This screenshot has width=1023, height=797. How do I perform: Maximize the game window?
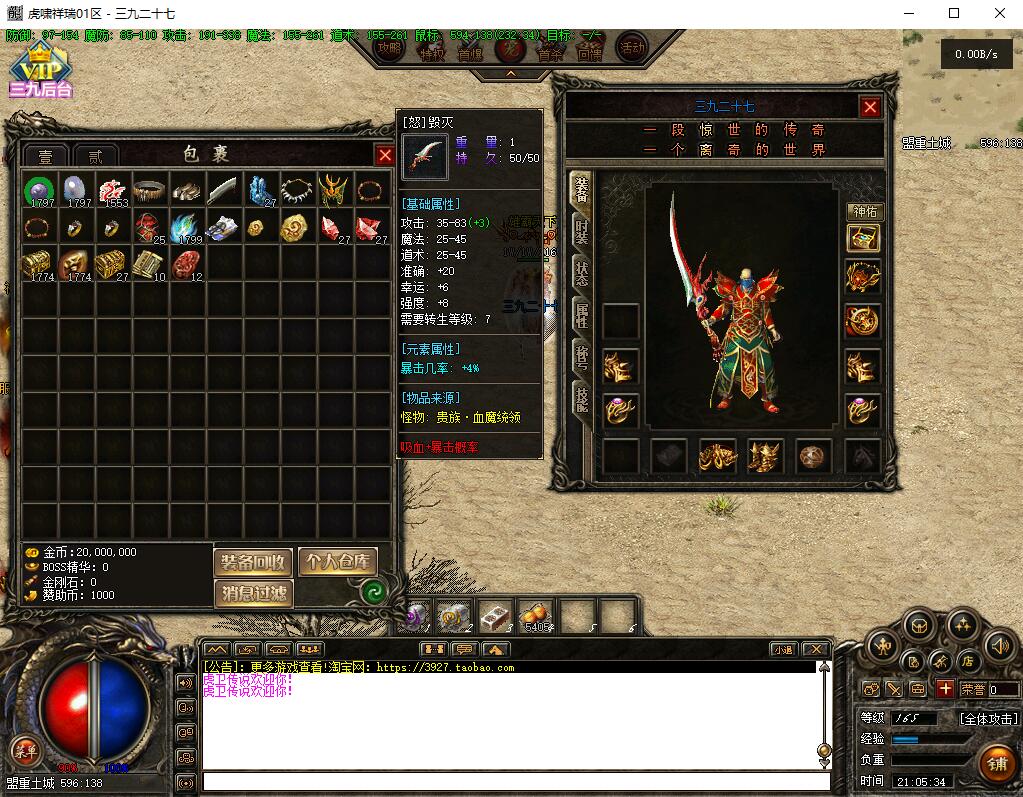pyautogui.click(x=954, y=13)
